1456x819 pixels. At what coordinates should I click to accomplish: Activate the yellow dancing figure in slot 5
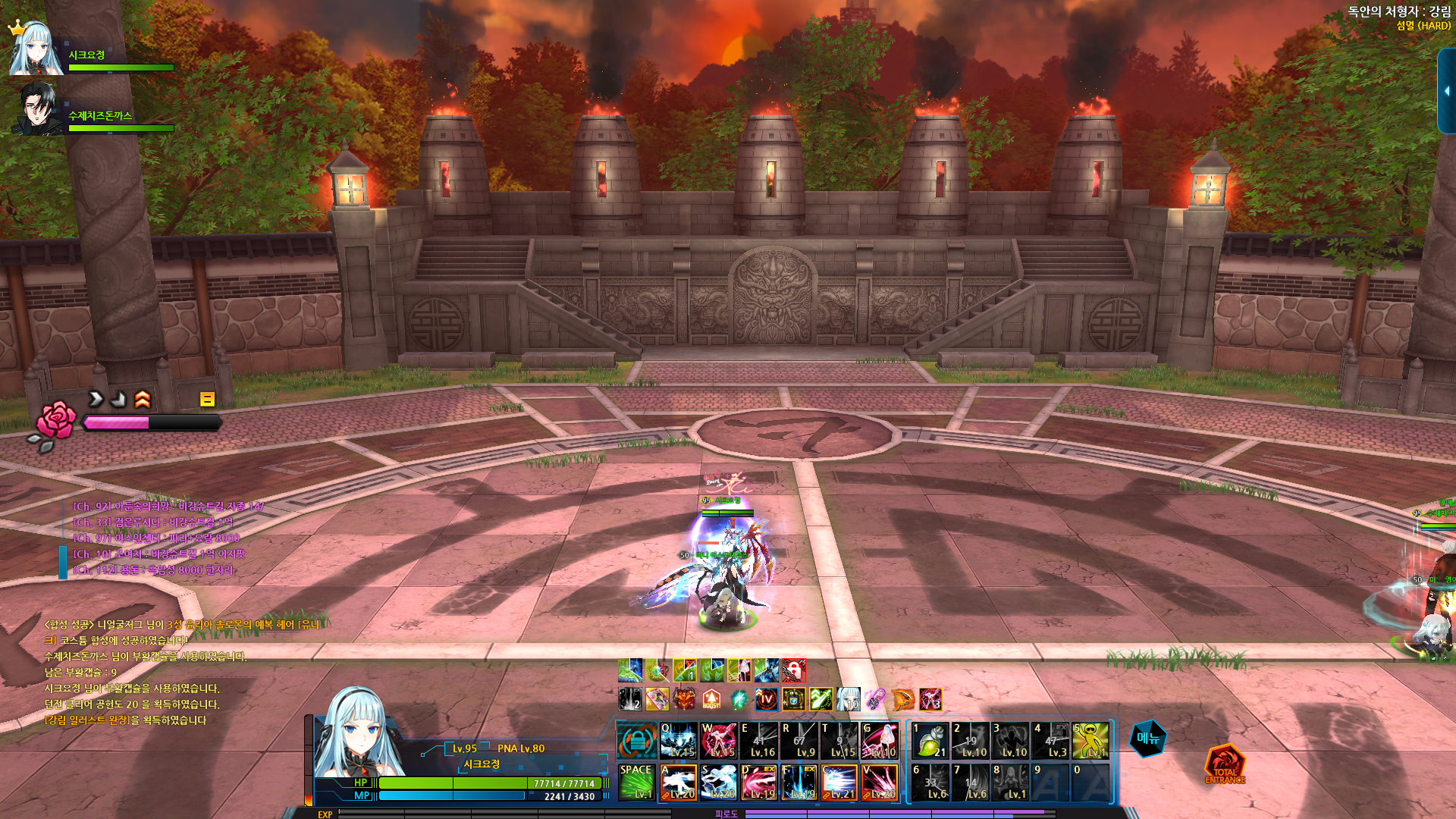[1090, 740]
